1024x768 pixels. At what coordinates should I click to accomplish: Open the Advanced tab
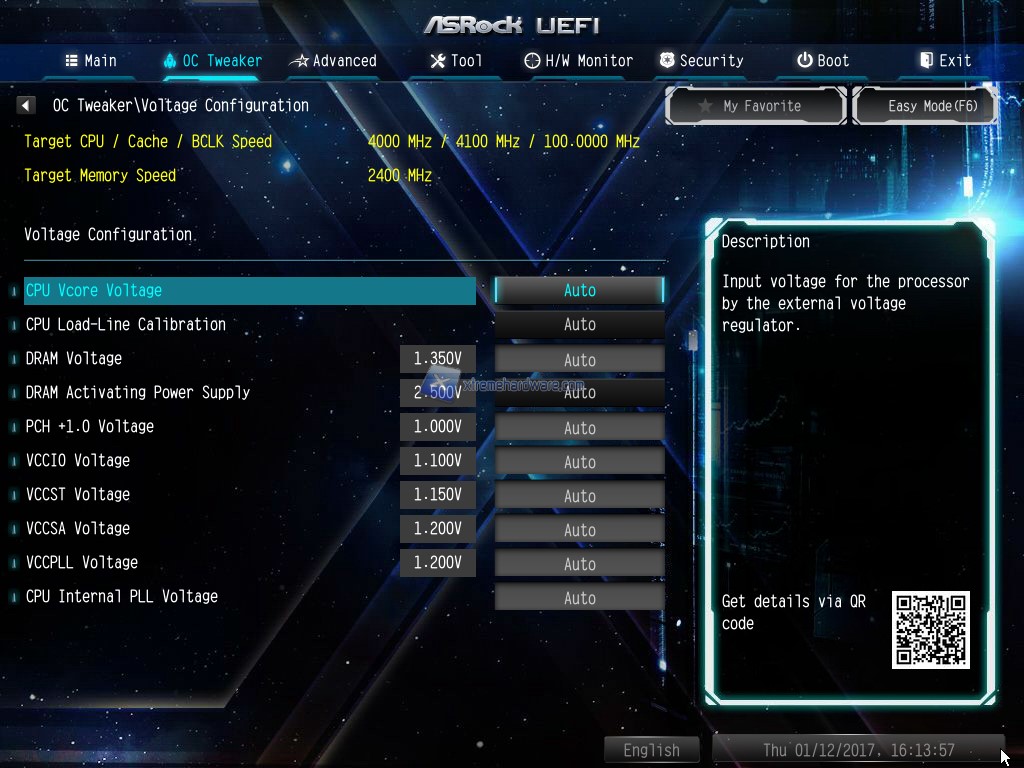click(333, 61)
